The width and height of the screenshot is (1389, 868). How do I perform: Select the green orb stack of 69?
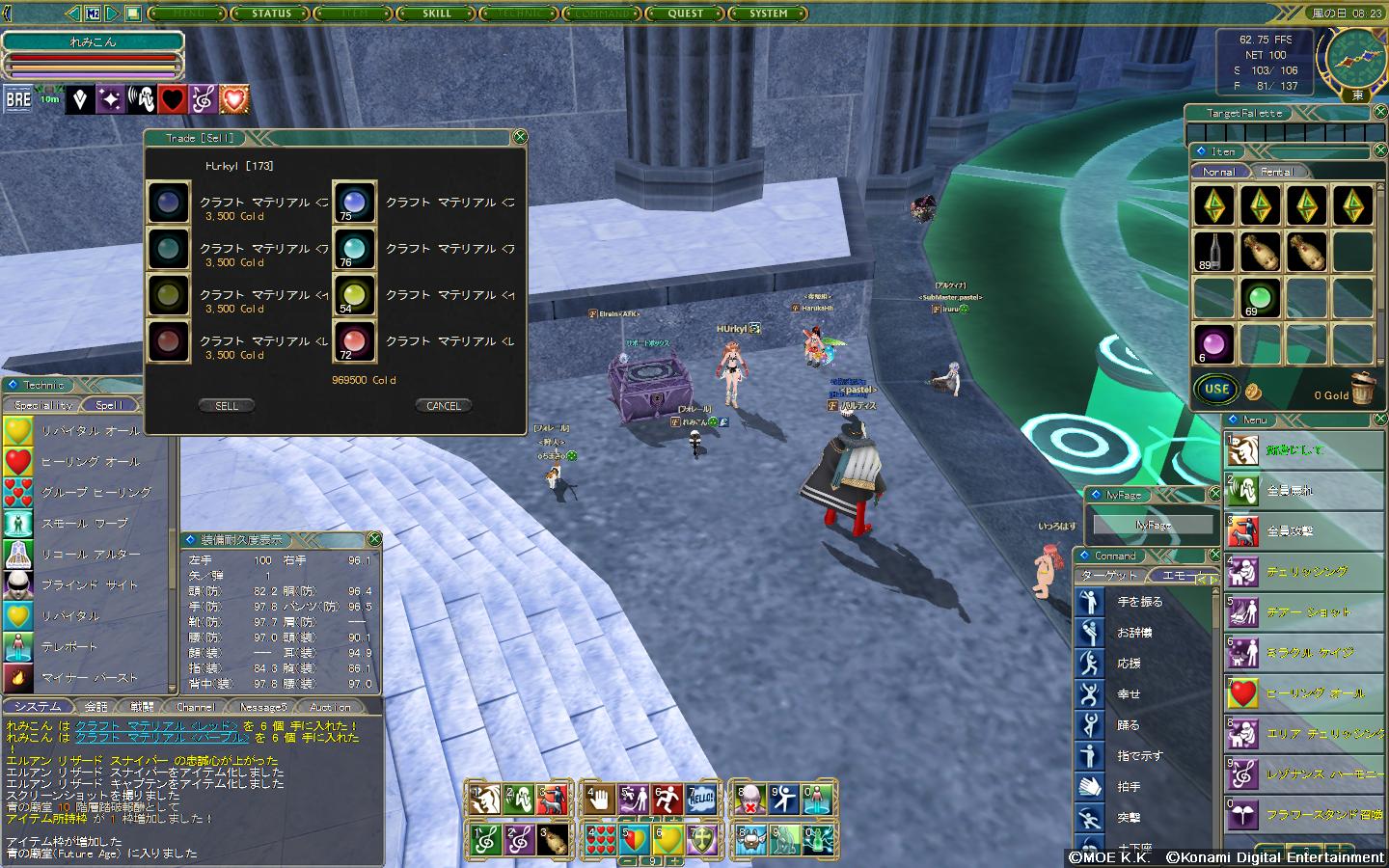point(1259,297)
